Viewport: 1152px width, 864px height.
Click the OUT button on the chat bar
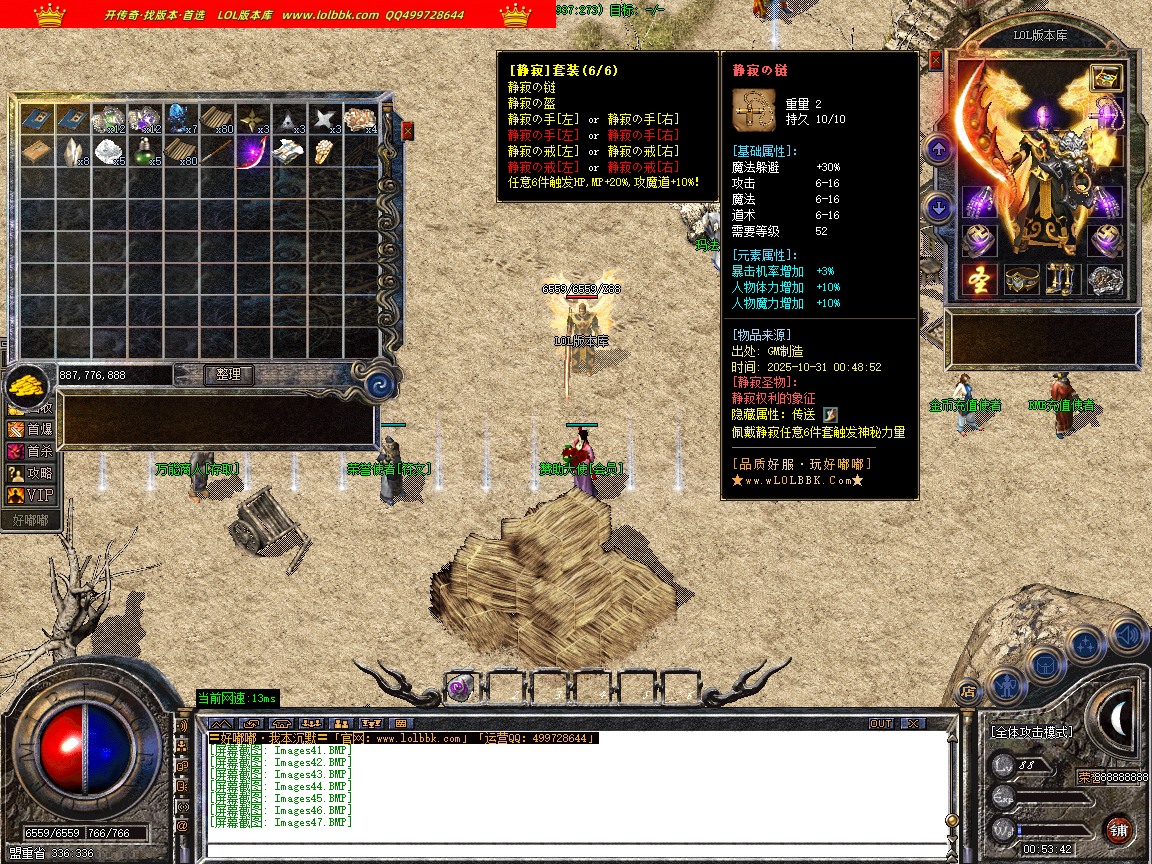coord(881,723)
